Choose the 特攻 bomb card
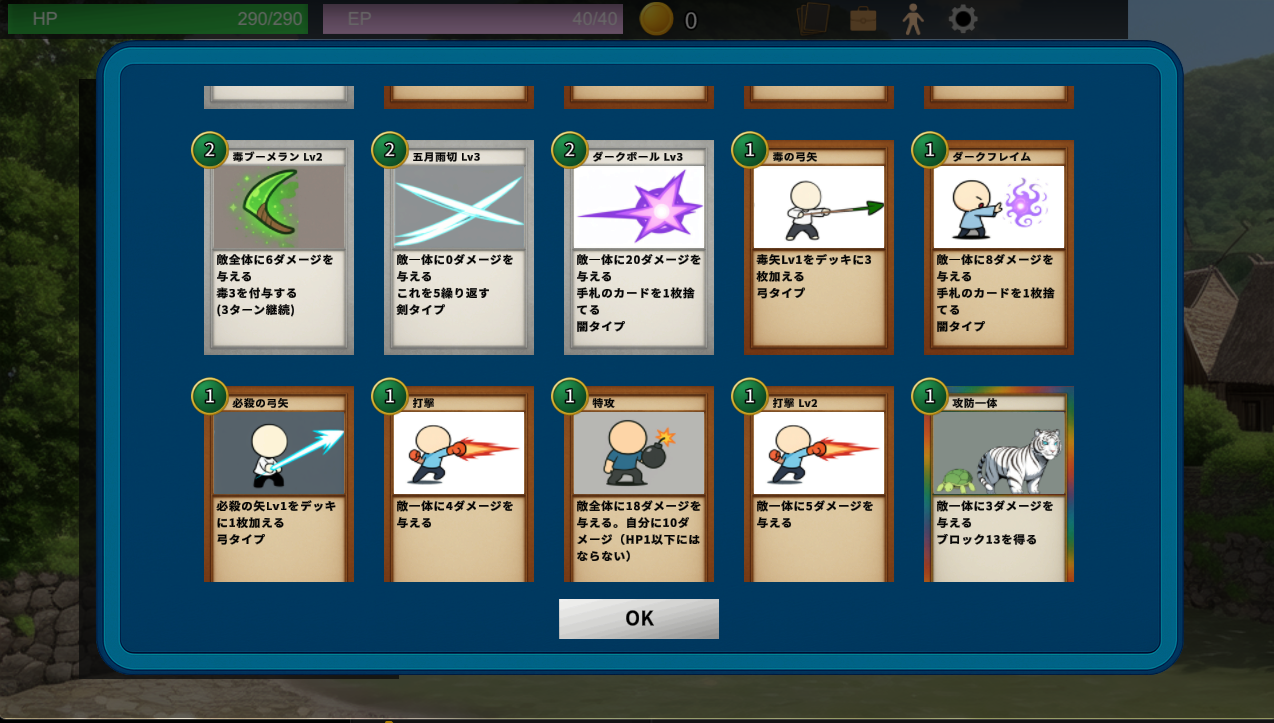The height and width of the screenshot is (723, 1274). pyautogui.click(x=639, y=485)
